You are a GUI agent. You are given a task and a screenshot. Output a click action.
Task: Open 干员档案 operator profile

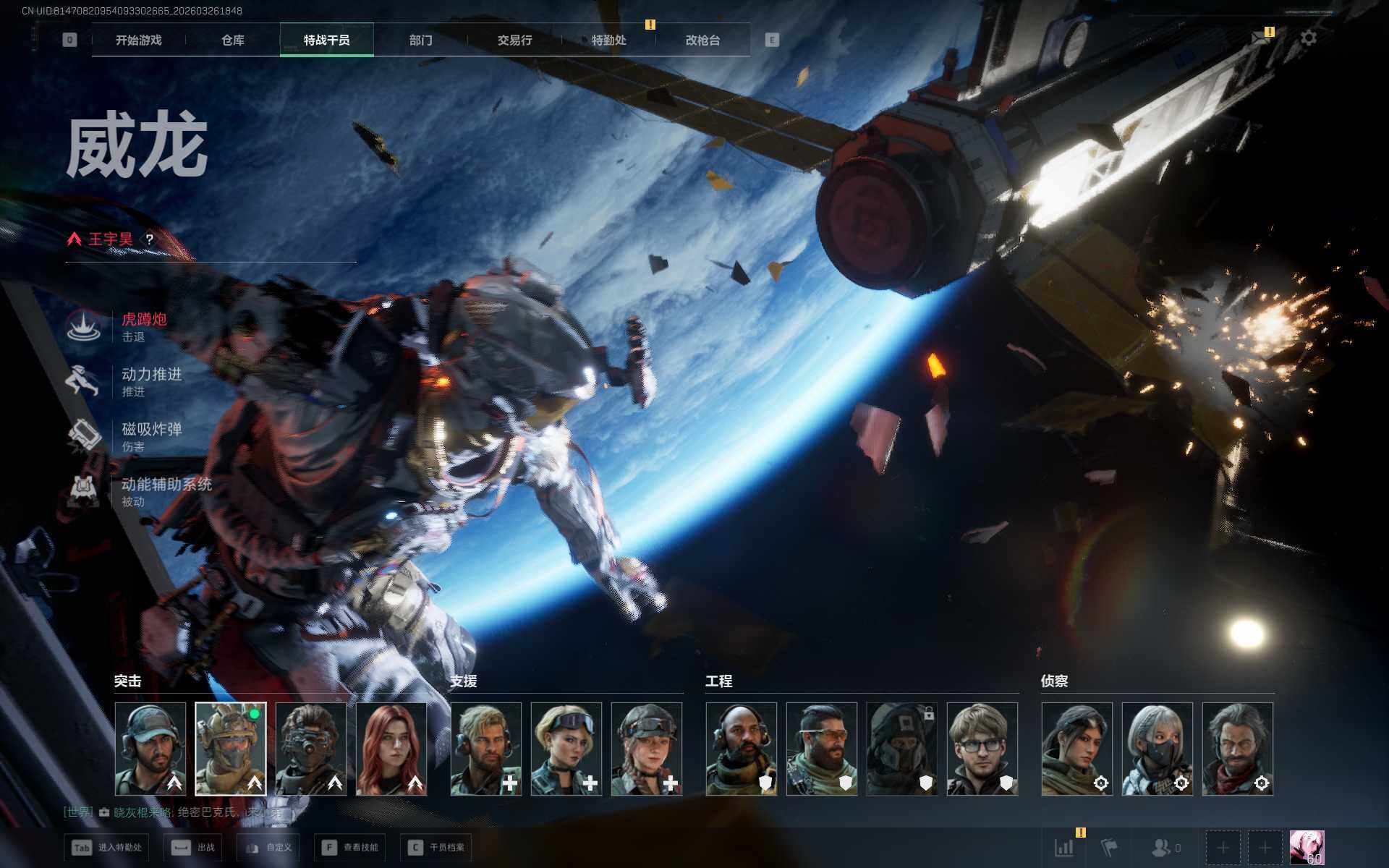click(x=436, y=847)
